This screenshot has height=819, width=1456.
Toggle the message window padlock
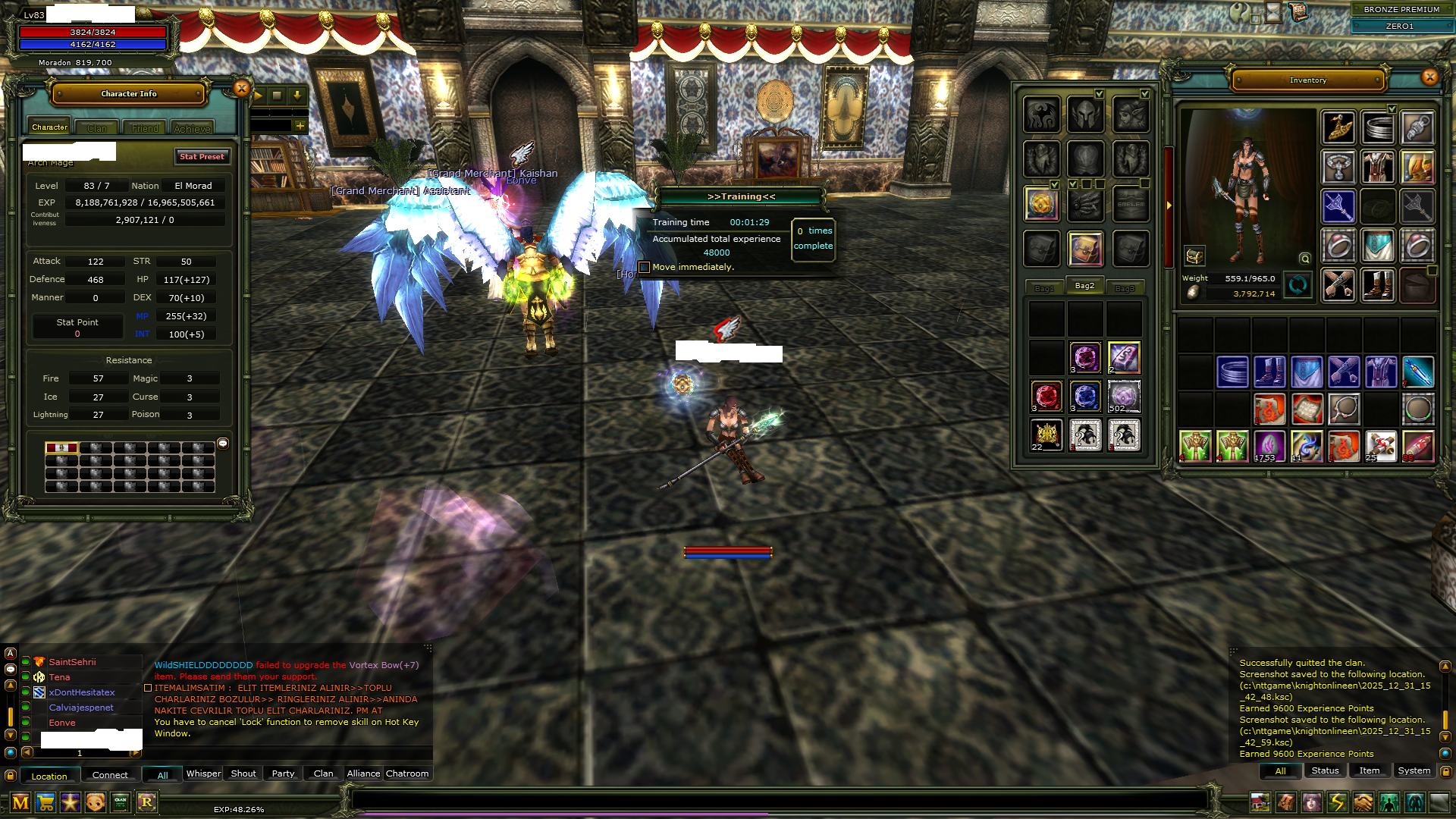coord(1447,772)
